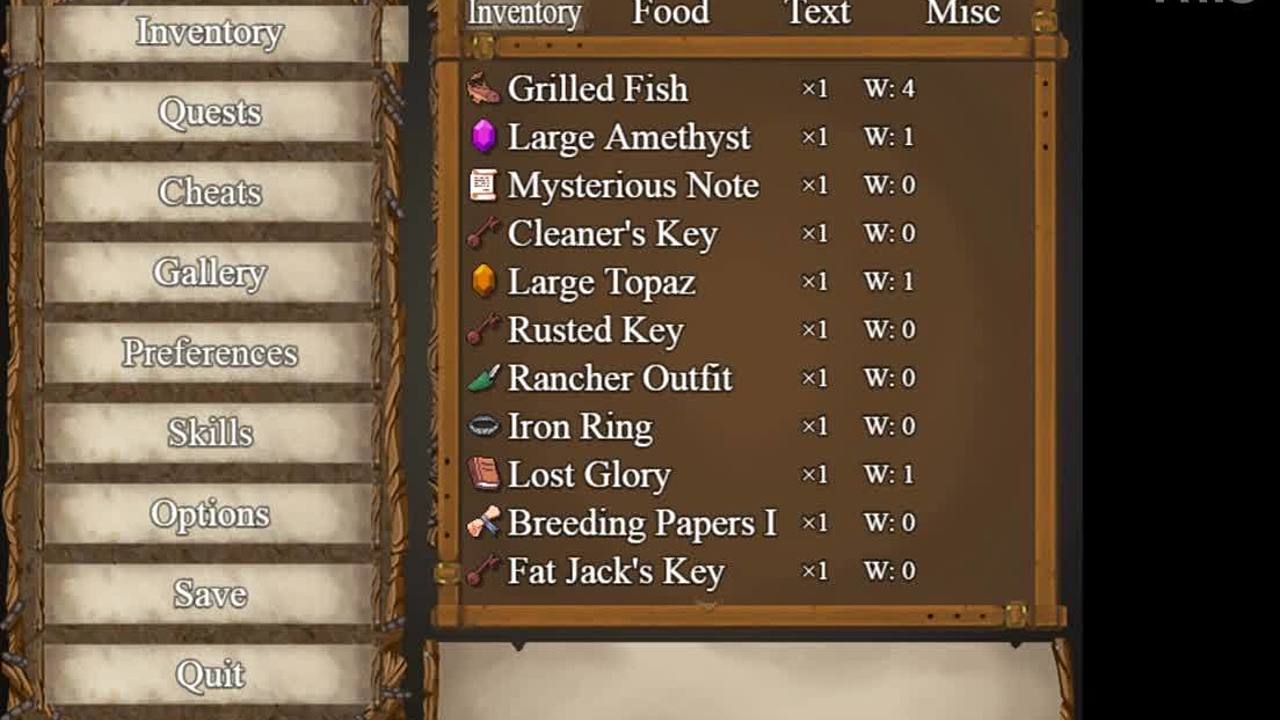Select the Breeding Papers I scroll
The height and width of the screenshot is (720, 1280).
click(641, 523)
